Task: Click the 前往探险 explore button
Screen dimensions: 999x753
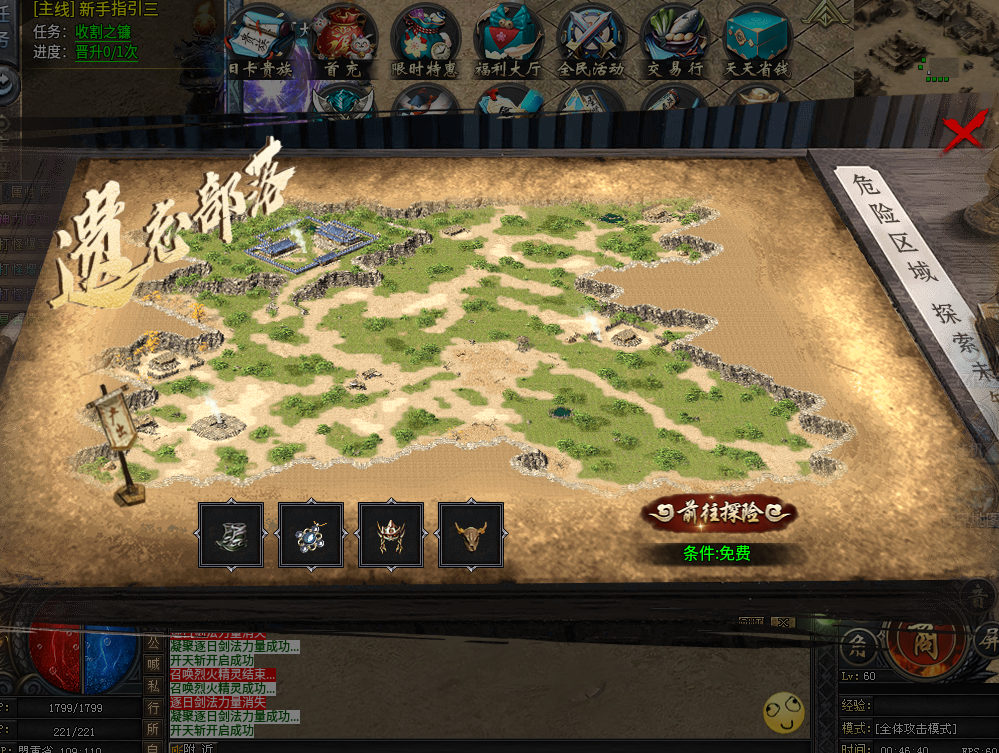Action: [x=719, y=514]
